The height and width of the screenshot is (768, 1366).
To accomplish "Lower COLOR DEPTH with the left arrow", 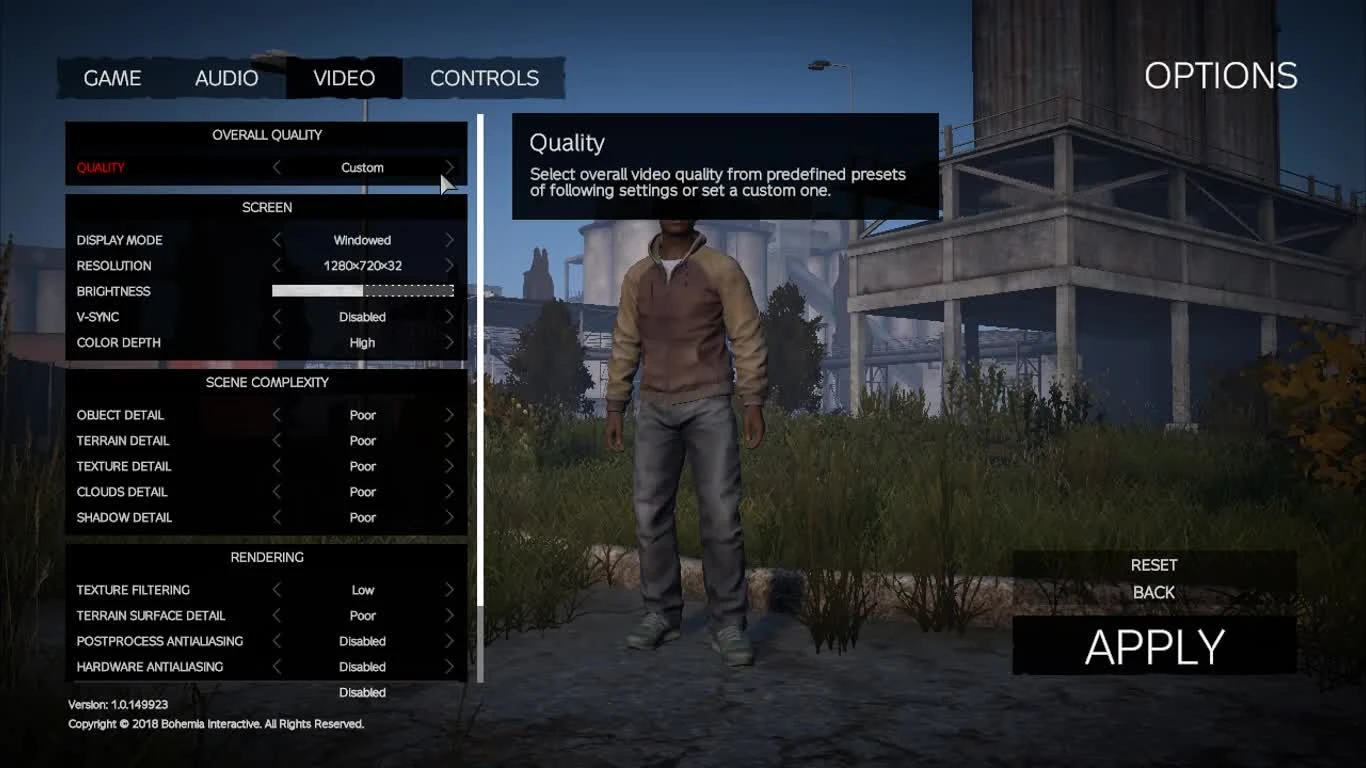I will click(277, 342).
